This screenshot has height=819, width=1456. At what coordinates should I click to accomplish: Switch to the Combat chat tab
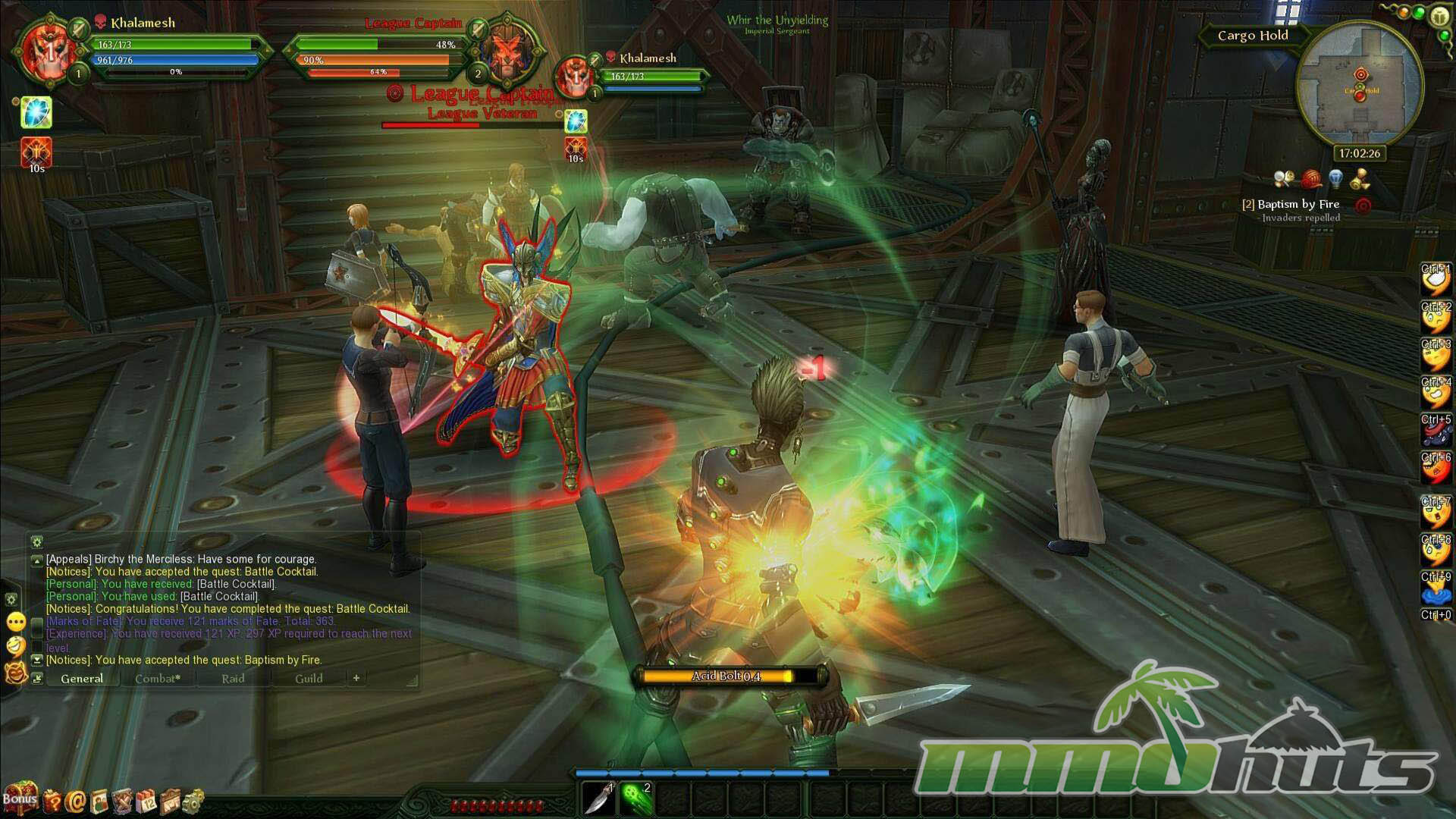point(158,679)
